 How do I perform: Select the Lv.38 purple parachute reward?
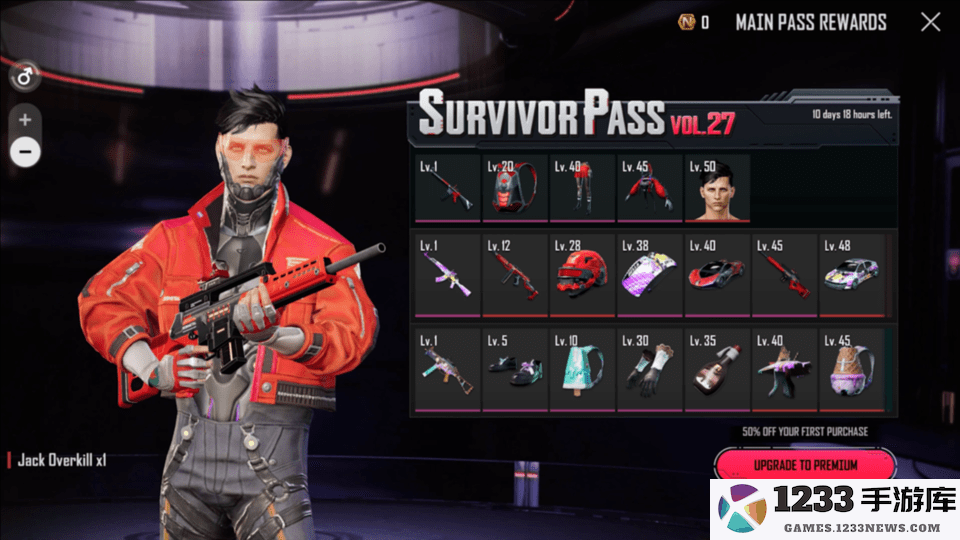pyautogui.click(x=649, y=275)
